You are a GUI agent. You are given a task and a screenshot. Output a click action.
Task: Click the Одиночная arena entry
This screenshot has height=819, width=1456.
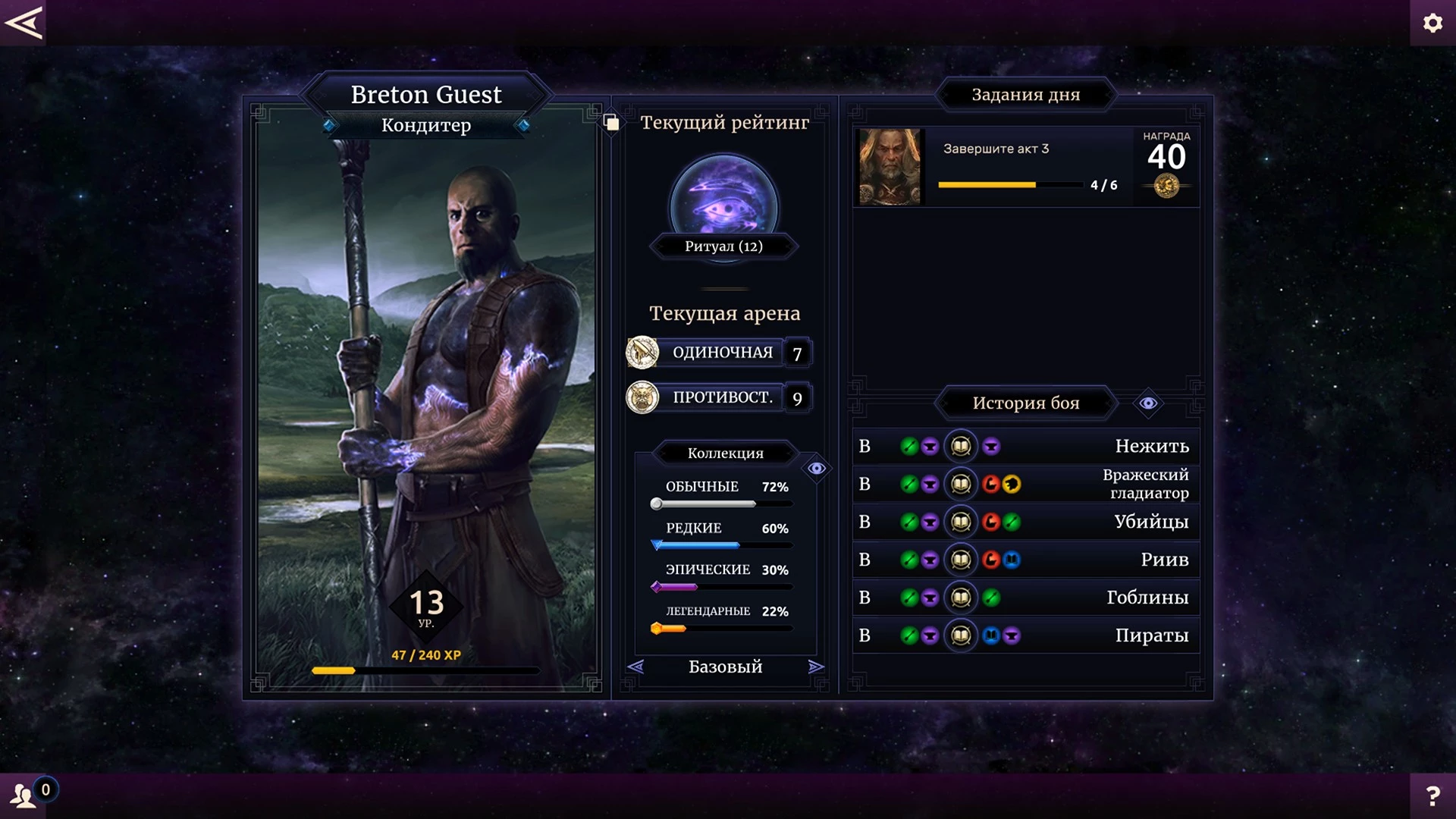coord(720,353)
